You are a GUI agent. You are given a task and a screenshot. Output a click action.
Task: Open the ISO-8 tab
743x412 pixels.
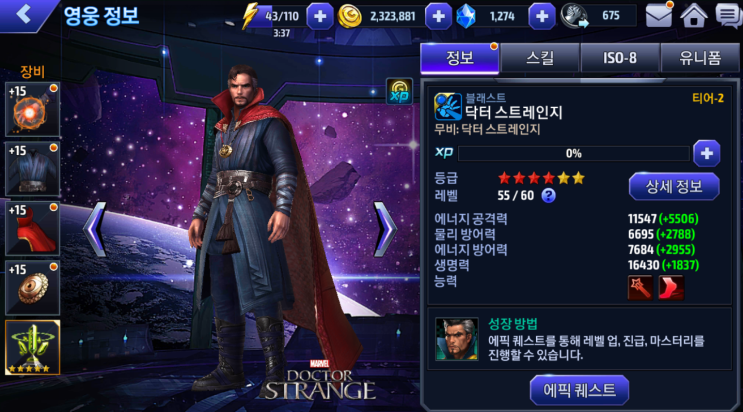pos(619,58)
